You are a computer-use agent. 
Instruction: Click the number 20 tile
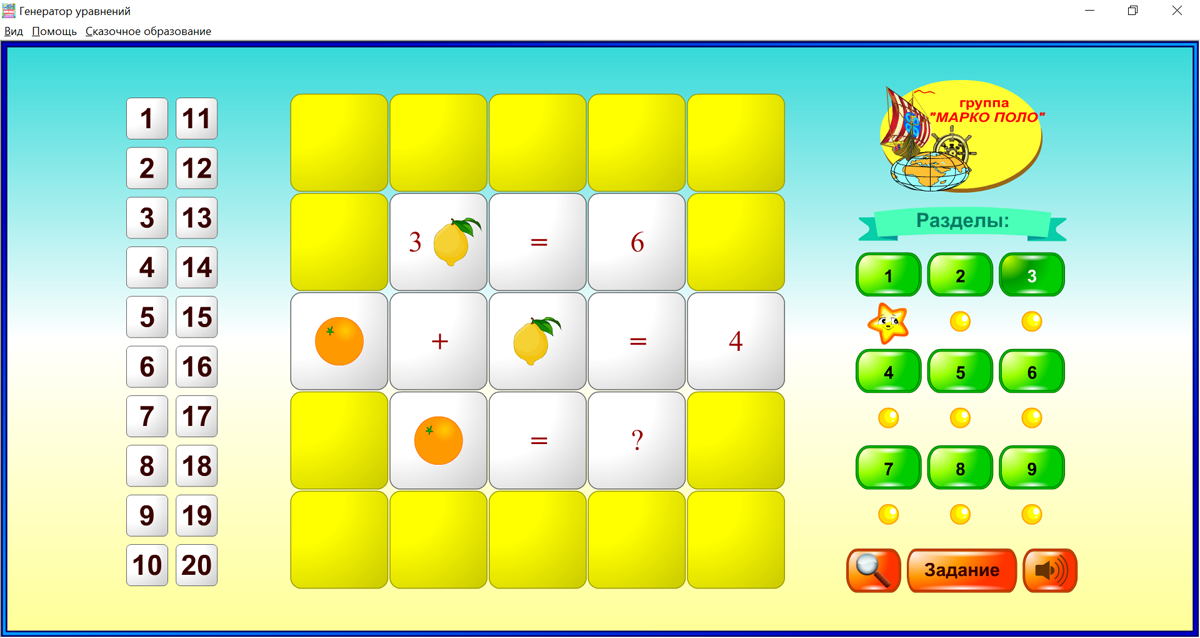click(197, 565)
